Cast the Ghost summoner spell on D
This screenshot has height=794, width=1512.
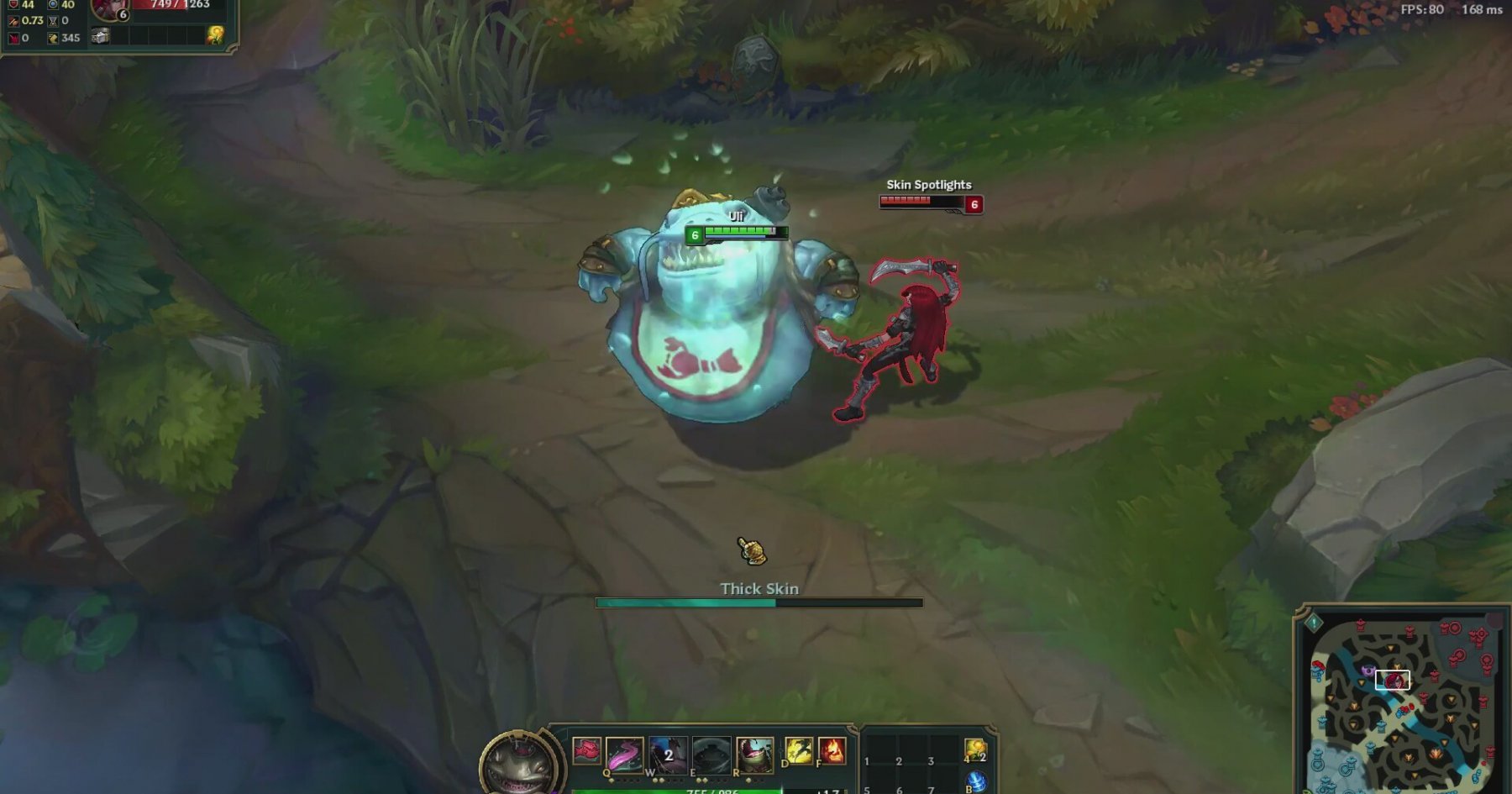[x=797, y=752]
